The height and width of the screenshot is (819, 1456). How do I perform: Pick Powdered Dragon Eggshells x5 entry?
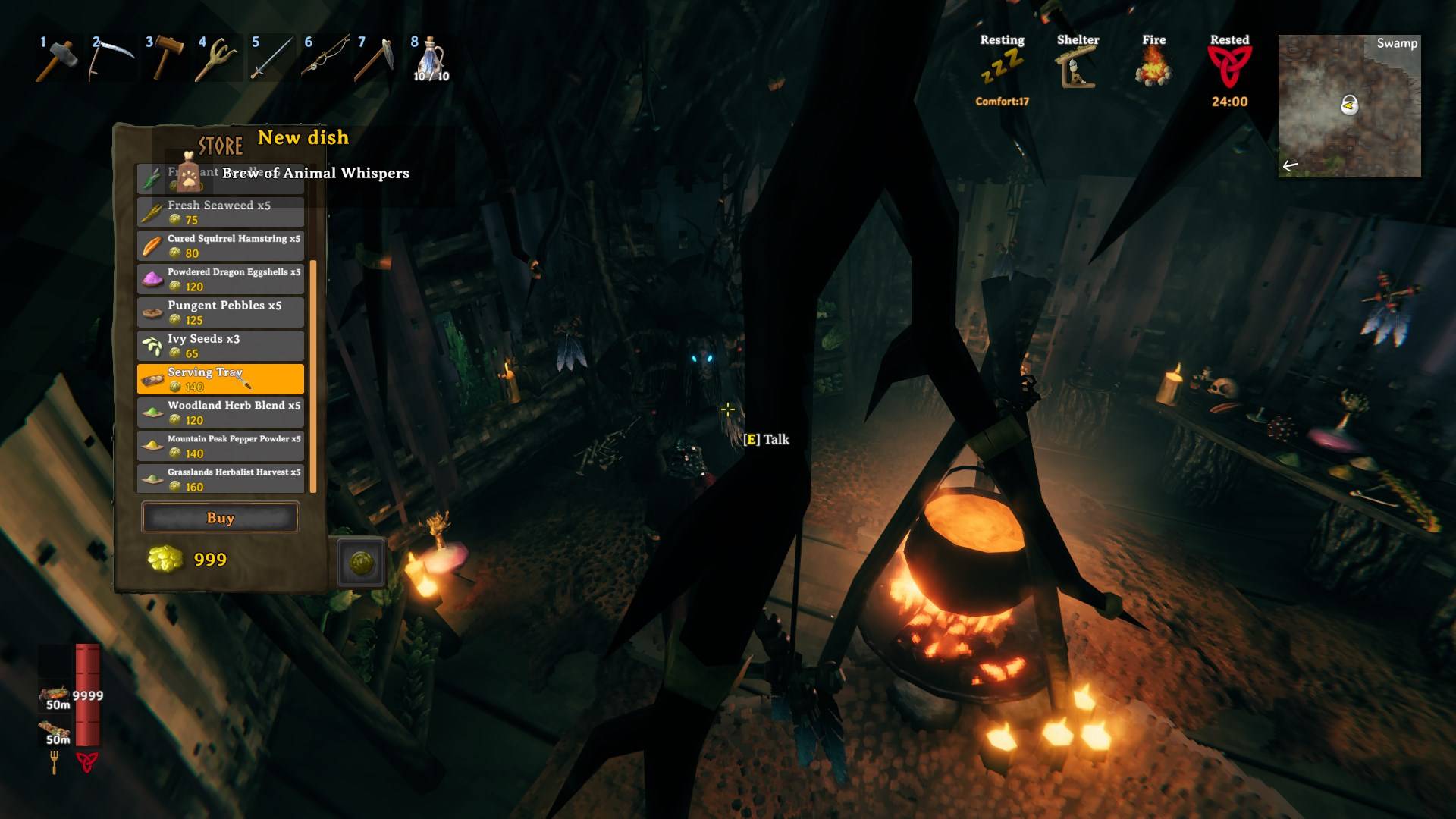(x=220, y=278)
